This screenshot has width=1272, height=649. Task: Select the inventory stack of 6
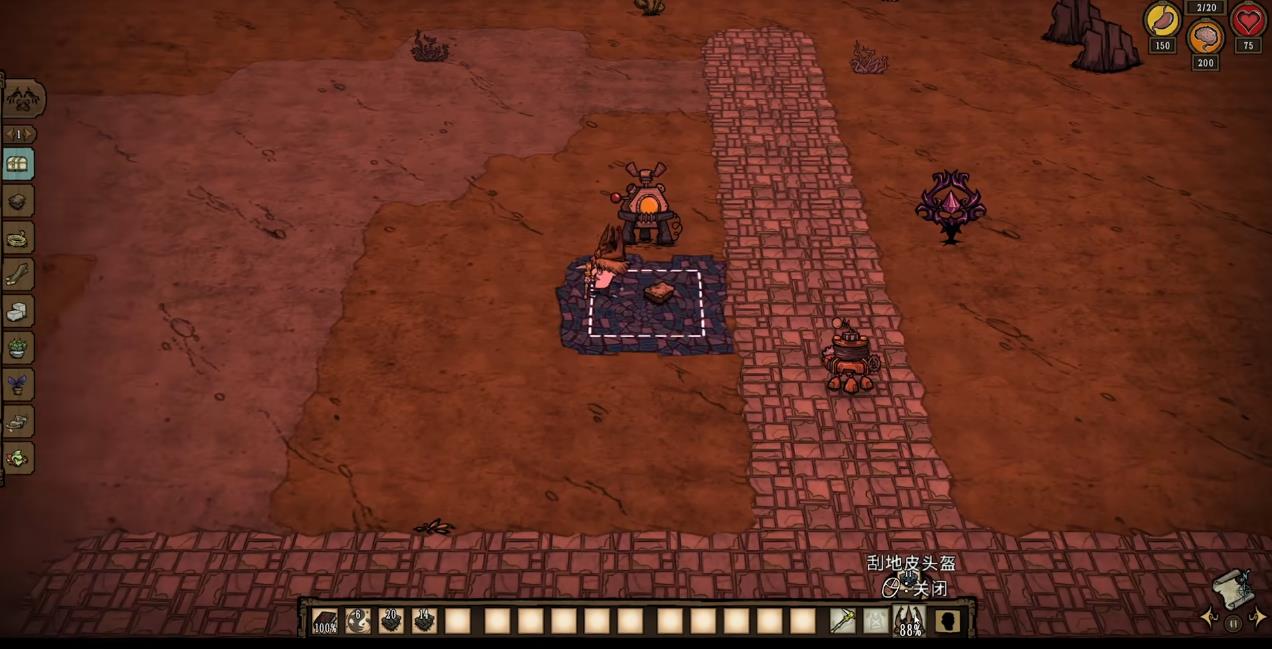click(x=358, y=621)
